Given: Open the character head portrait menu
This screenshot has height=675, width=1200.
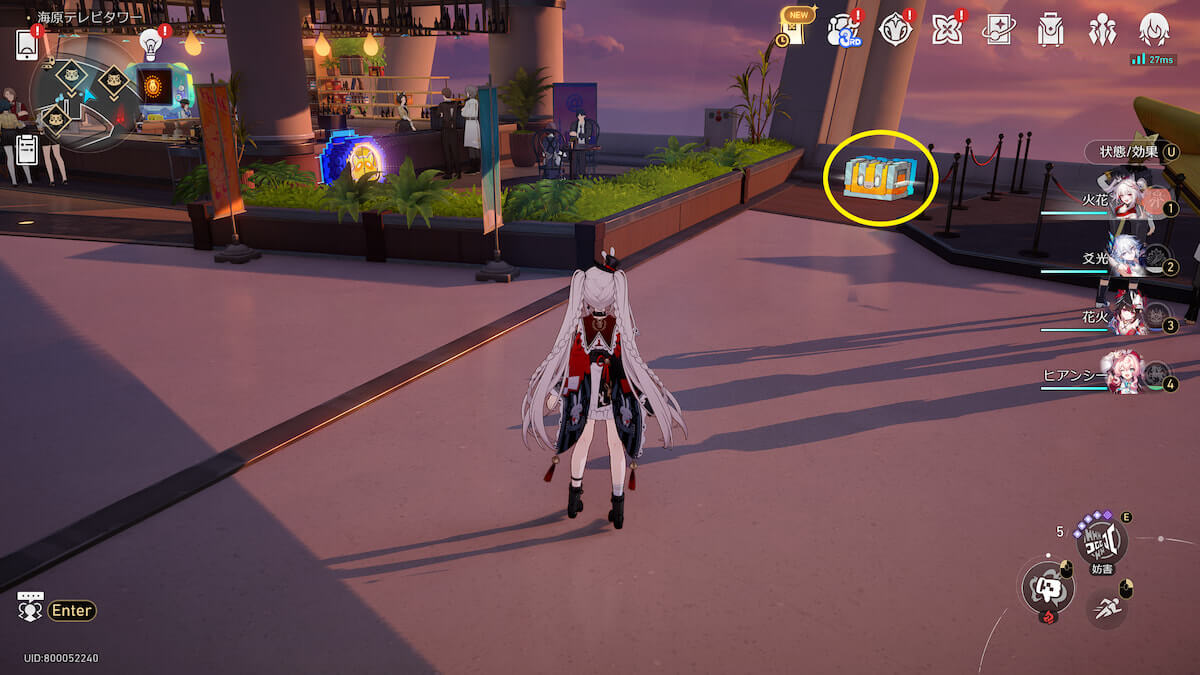Looking at the screenshot, I should click(x=1154, y=30).
